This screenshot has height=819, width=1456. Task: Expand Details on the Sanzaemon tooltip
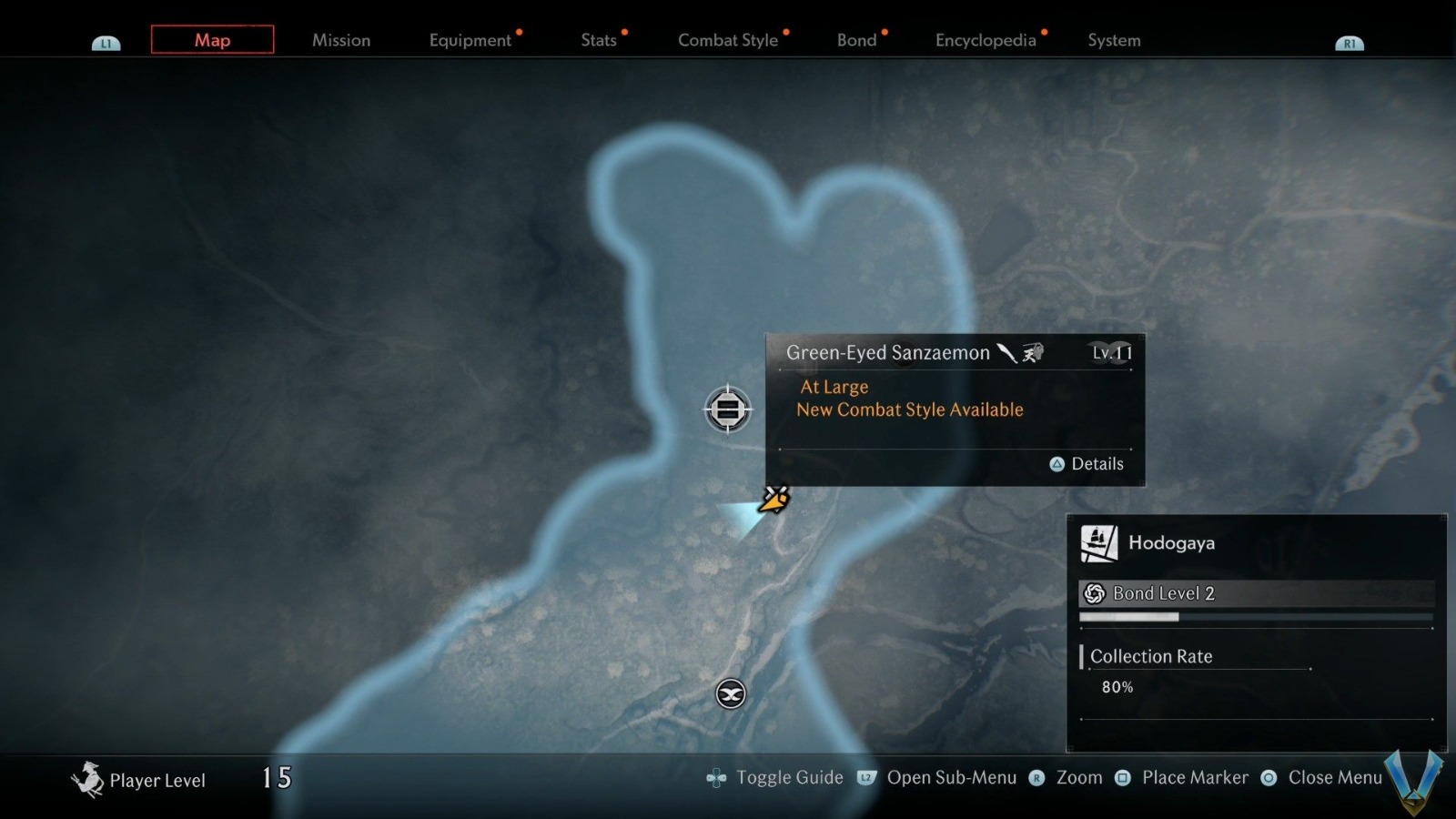[1087, 464]
